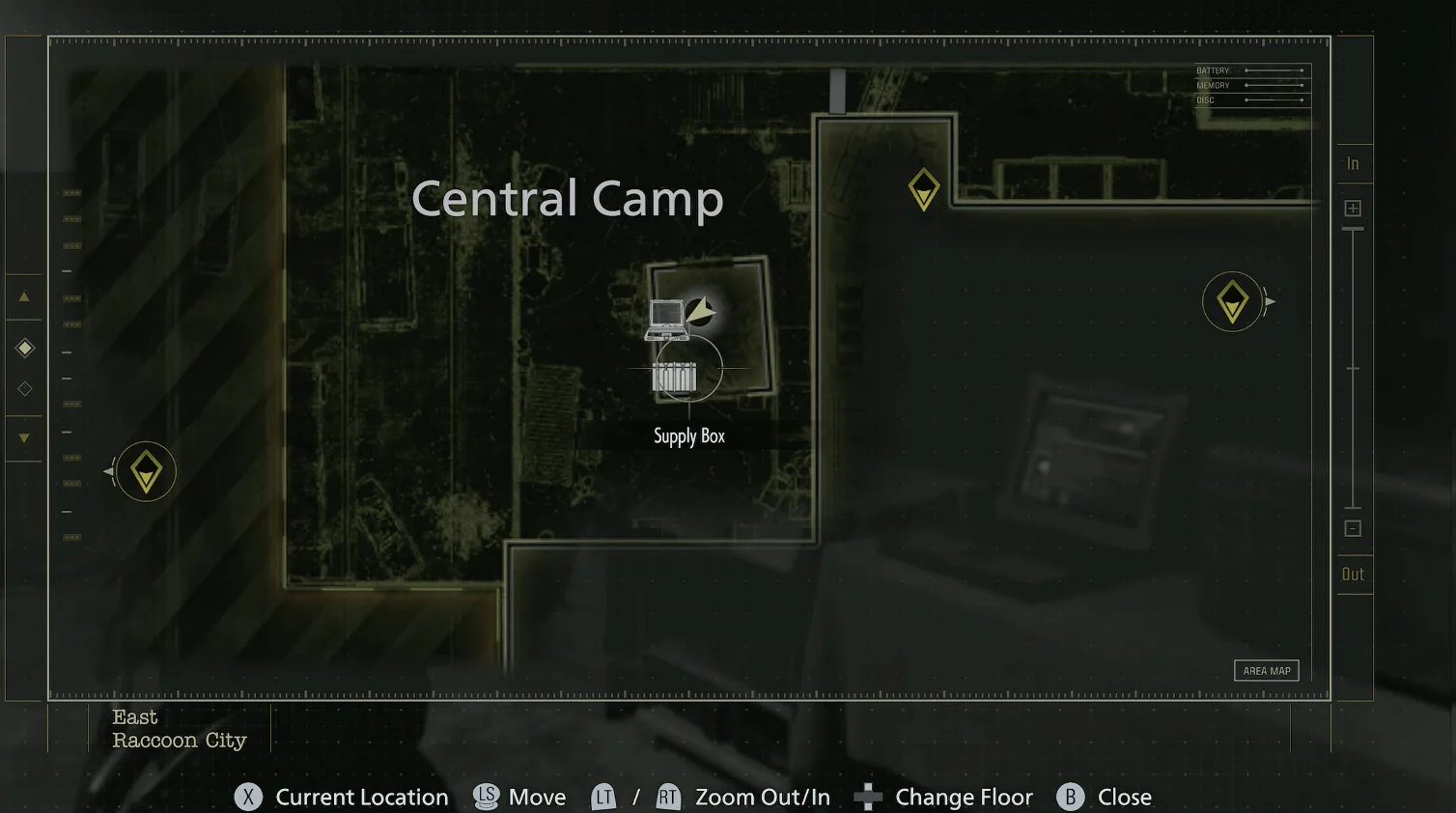Select the filled diamond floor indicator
Image resolution: width=1456 pixels, height=813 pixels.
(x=25, y=348)
